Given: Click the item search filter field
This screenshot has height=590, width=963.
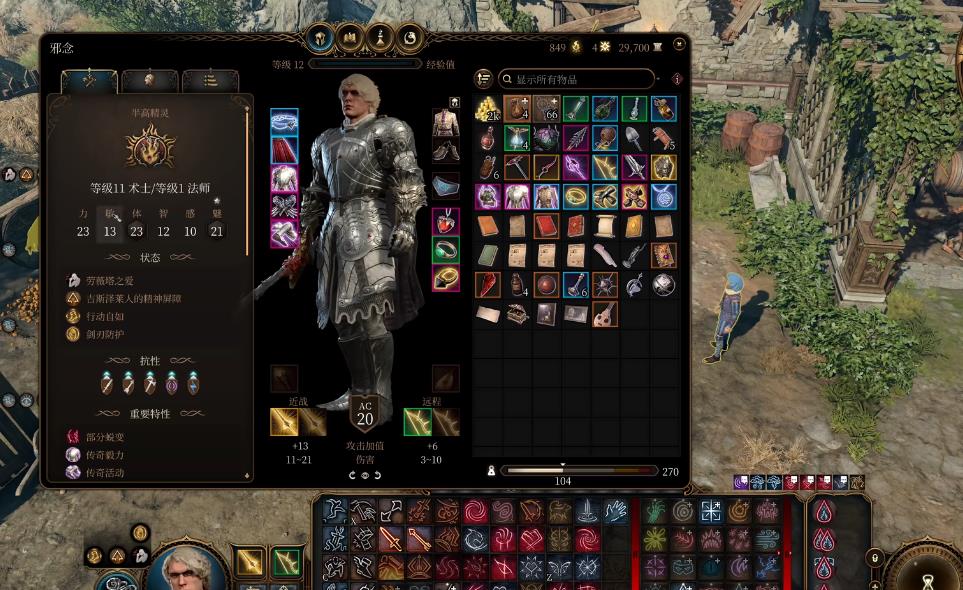Looking at the screenshot, I should coord(580,79).
